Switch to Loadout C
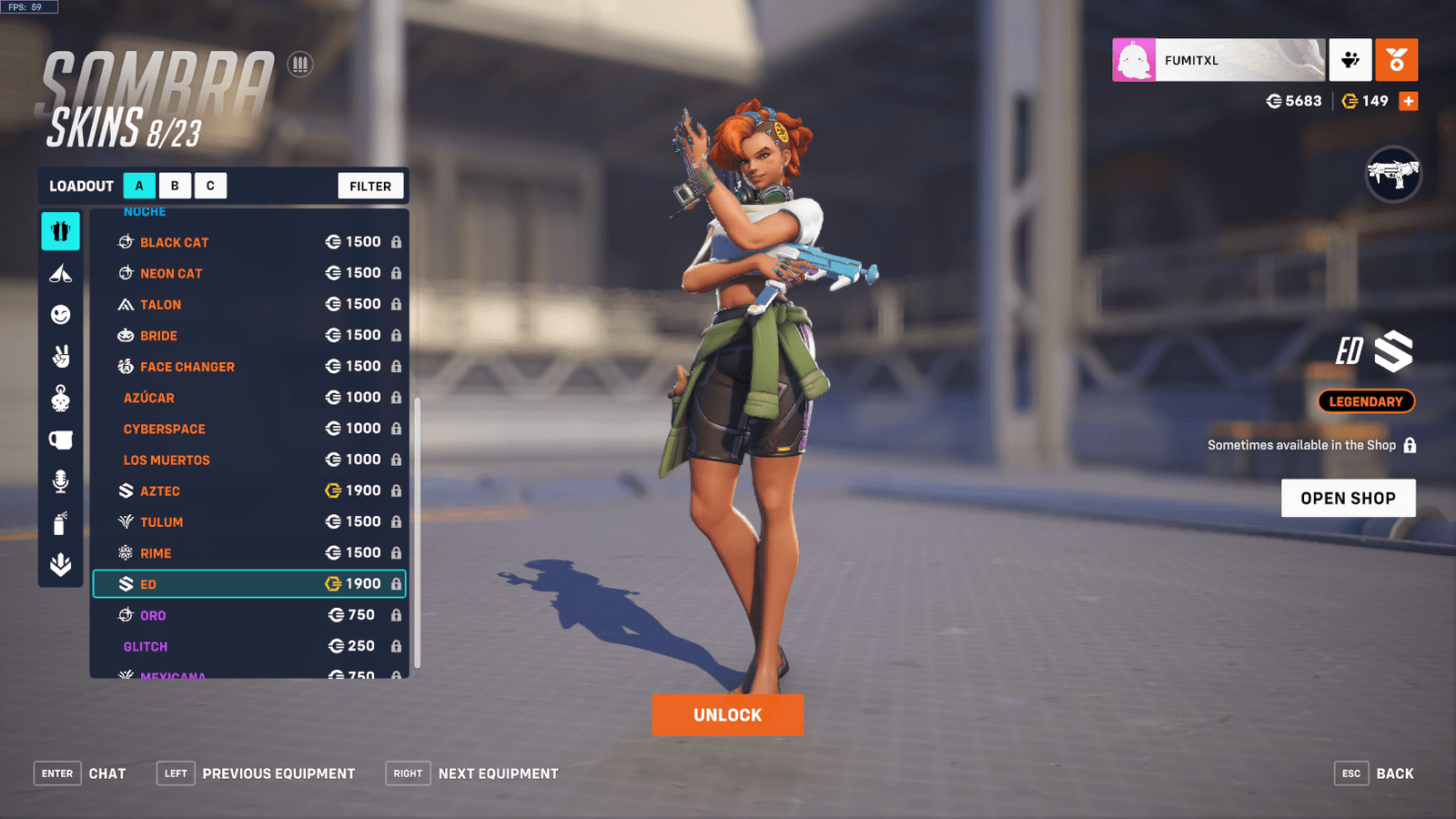 pyautogui.click(x=210, y=186)
